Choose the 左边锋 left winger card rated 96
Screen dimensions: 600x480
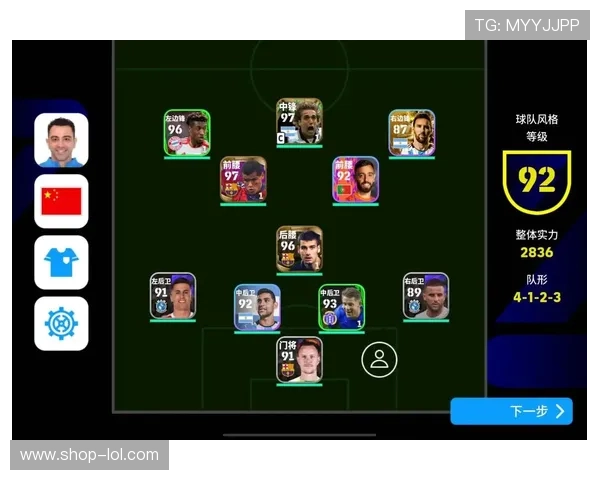point(187,133)
